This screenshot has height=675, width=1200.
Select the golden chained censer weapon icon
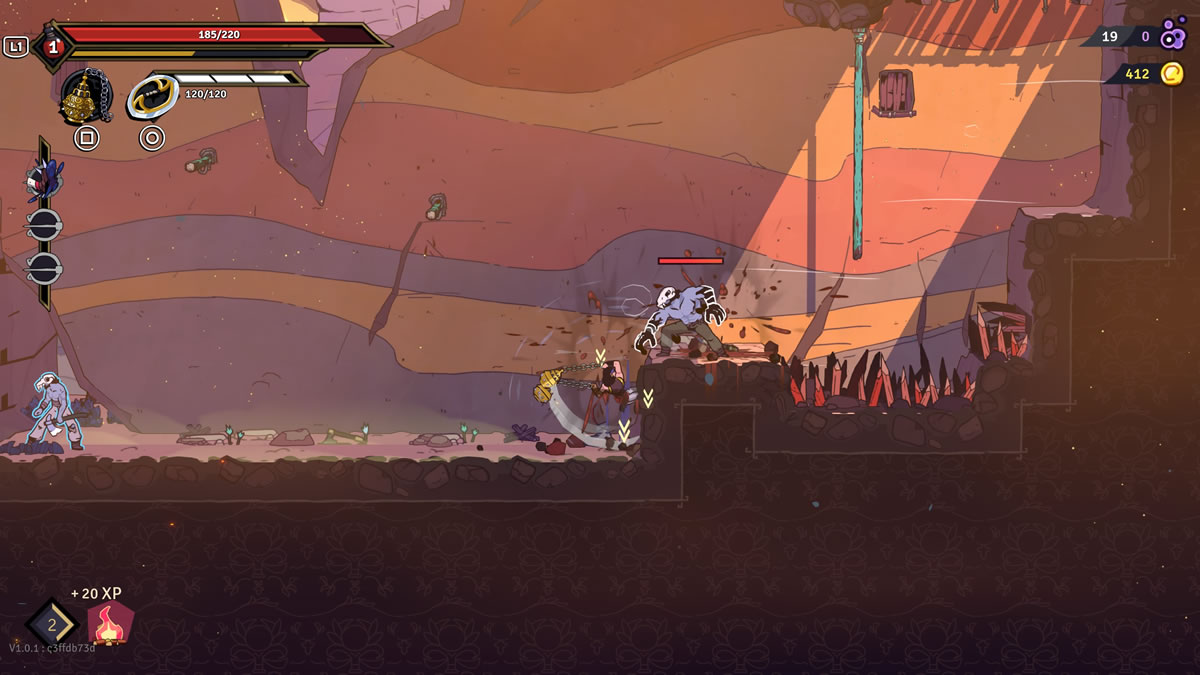(85, 97)
